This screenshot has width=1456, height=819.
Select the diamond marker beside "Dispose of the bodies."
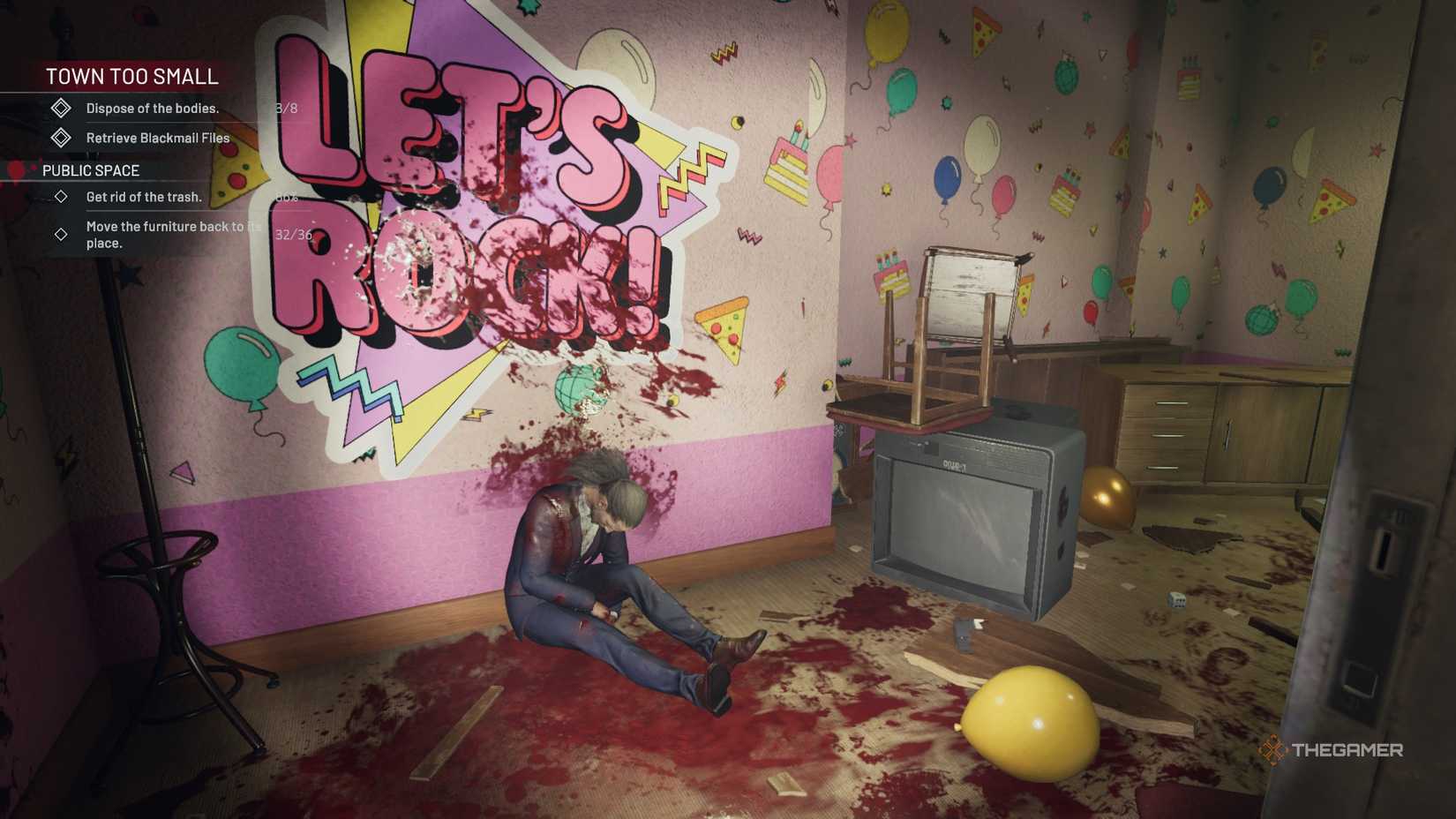click(x=60, y=109)
